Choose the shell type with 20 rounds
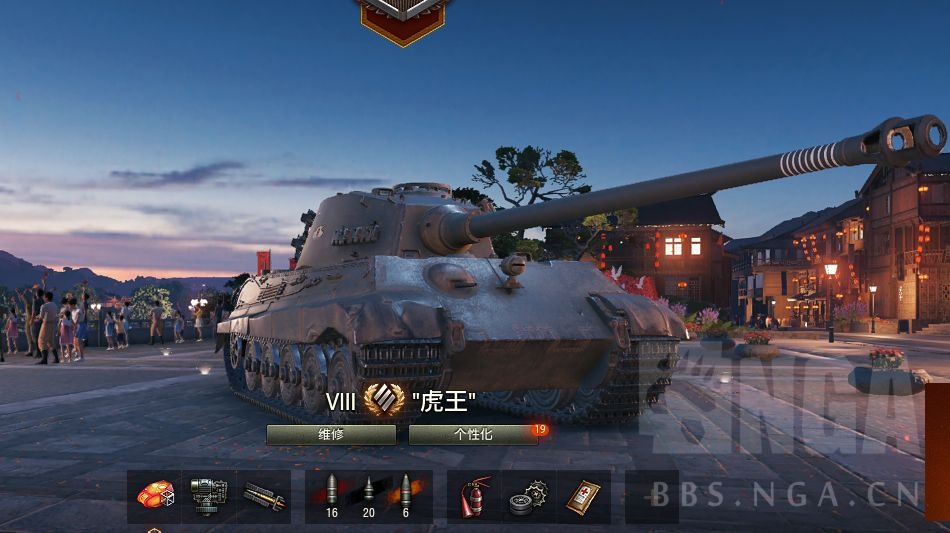This screenshot has width=950, height=533. click(x=368, y=496)
